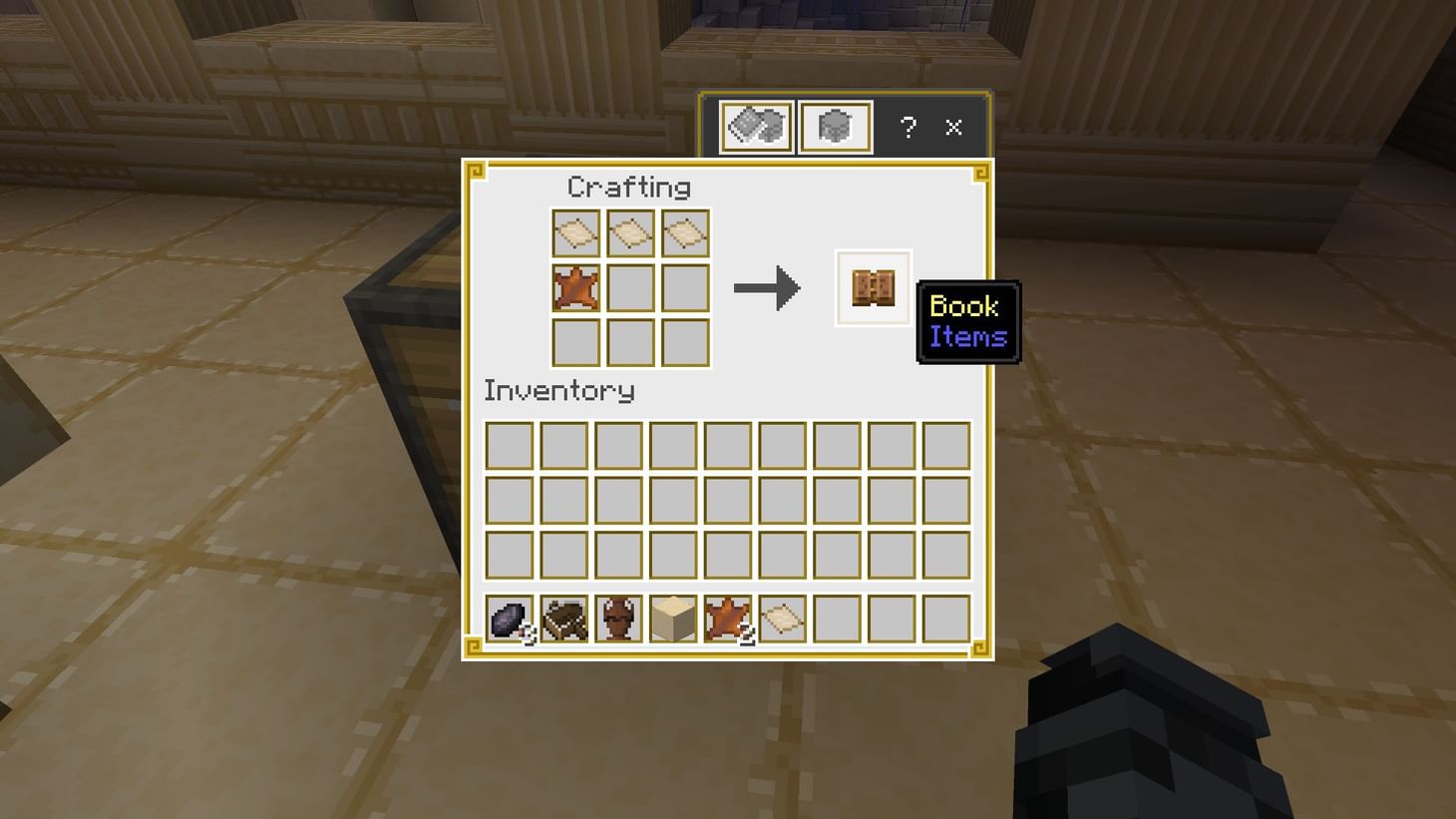Click the empty center slot of the crafting grid
Screen dimensions: 1456x819
pos(630,287)
